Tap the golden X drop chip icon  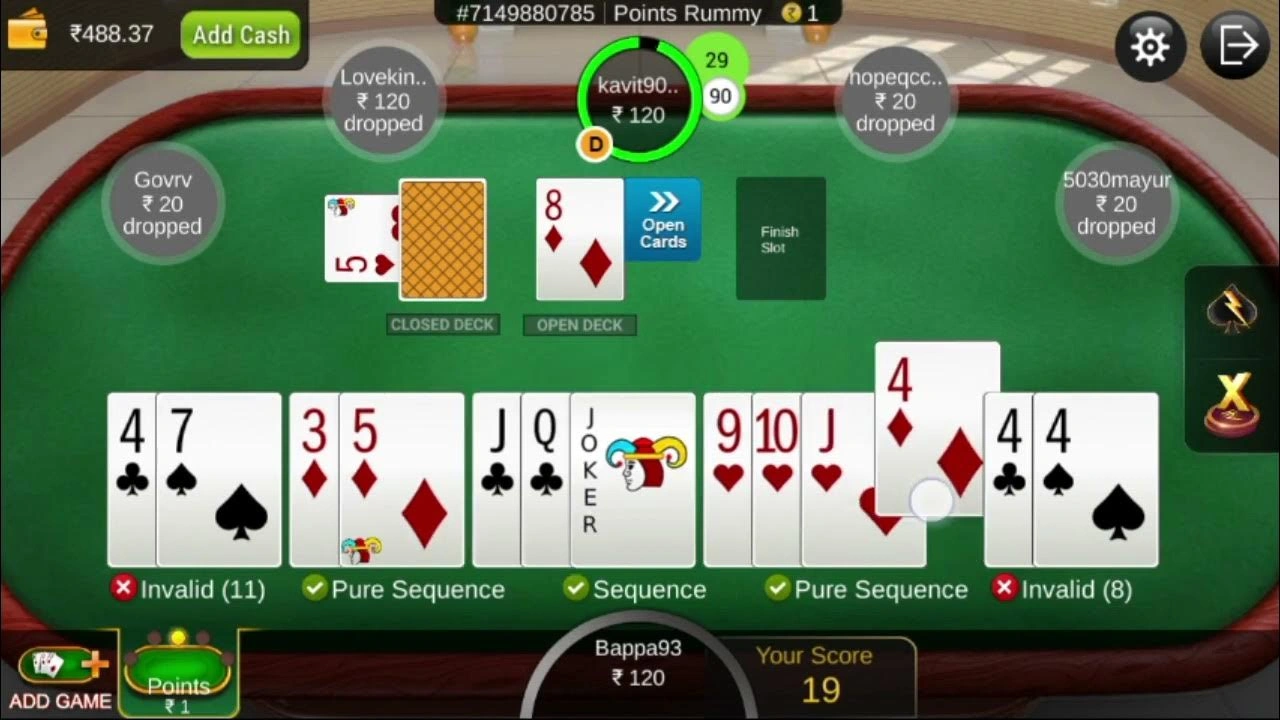pyautogui.click(x=1233, y=400)
